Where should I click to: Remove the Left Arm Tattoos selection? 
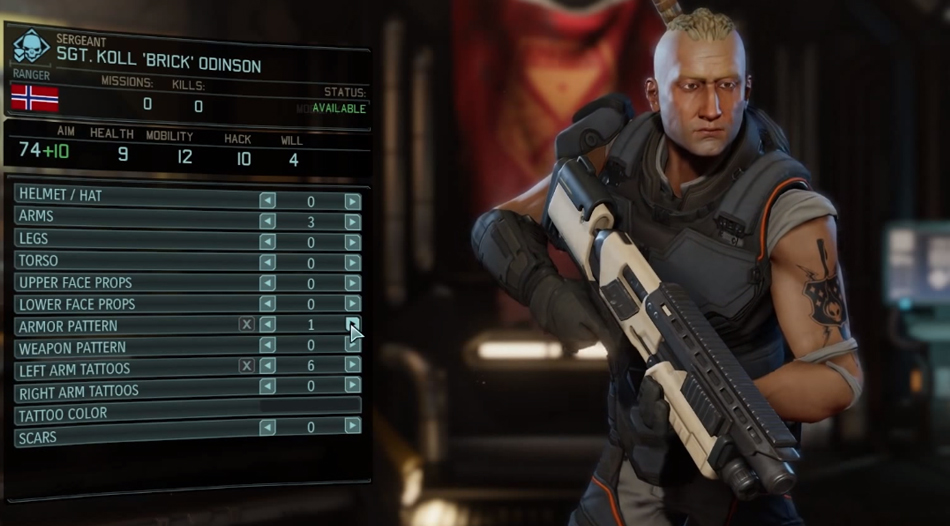246,366
